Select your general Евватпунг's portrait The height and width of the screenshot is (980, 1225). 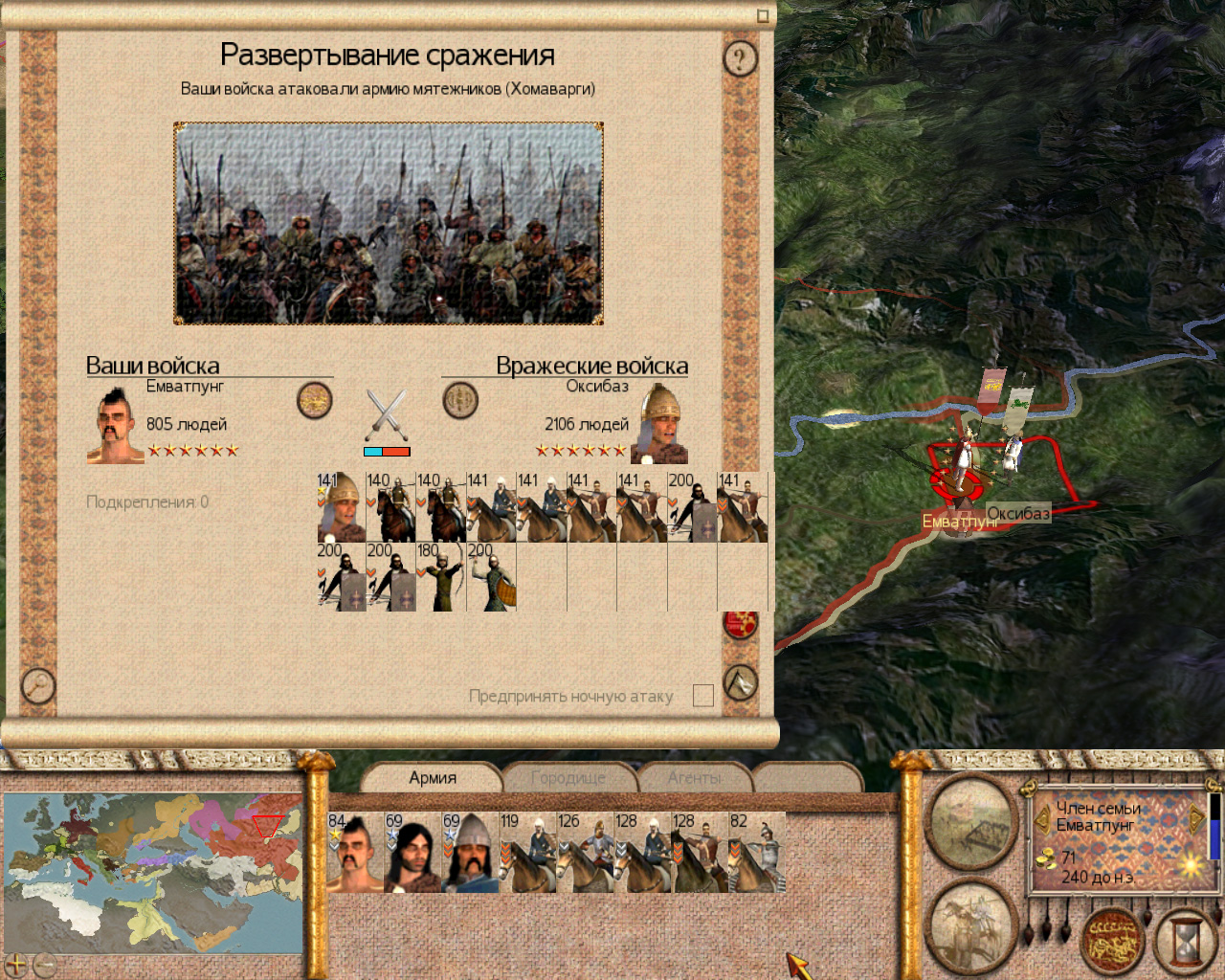point(115,426)
